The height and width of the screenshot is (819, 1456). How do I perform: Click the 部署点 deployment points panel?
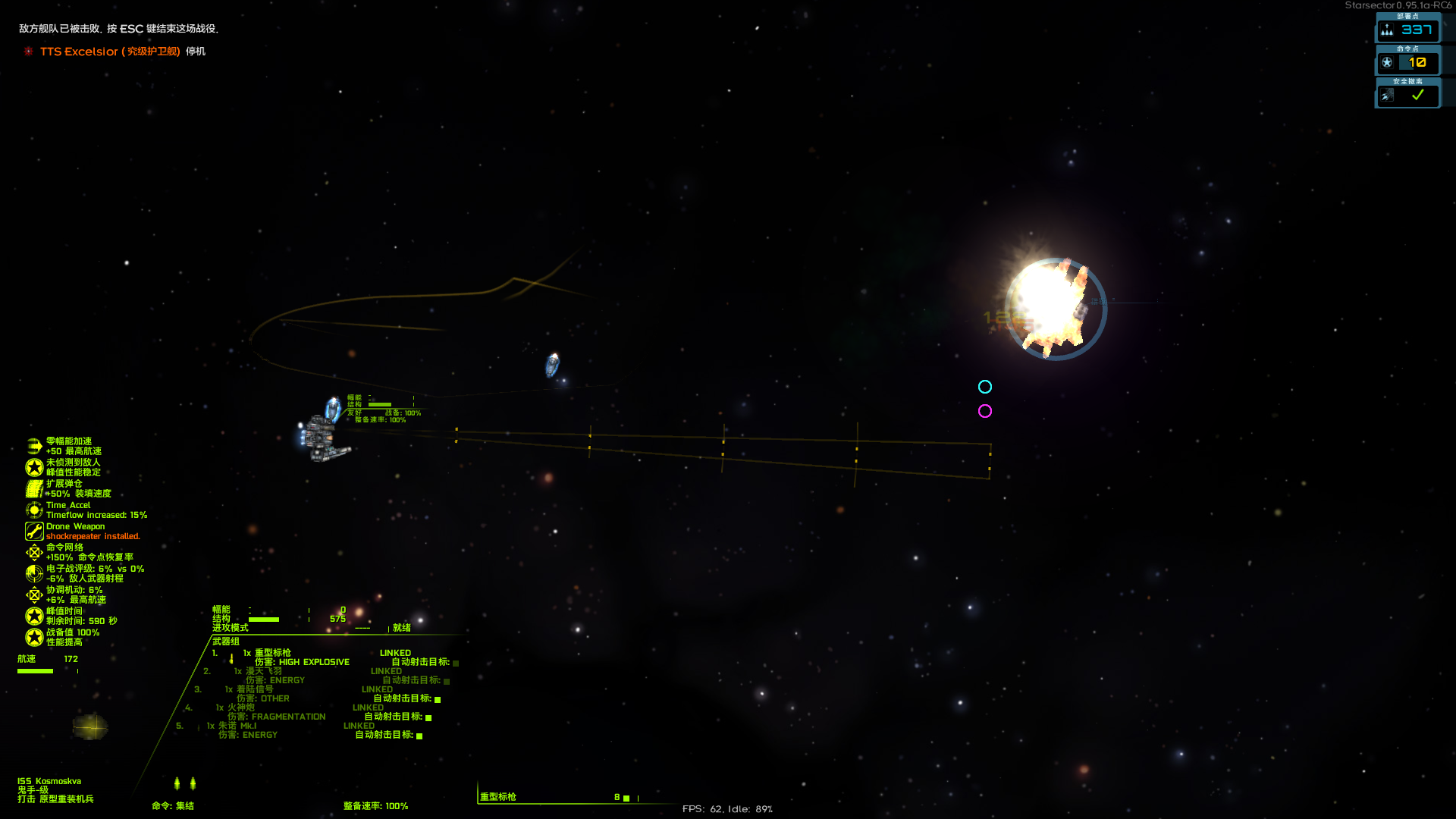[x=1407, y=30]
